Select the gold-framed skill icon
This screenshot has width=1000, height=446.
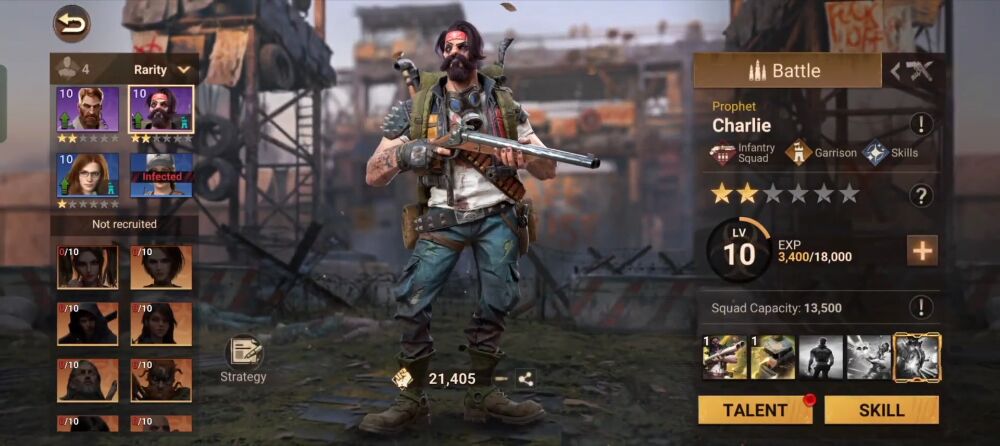(x=917, y=357)
